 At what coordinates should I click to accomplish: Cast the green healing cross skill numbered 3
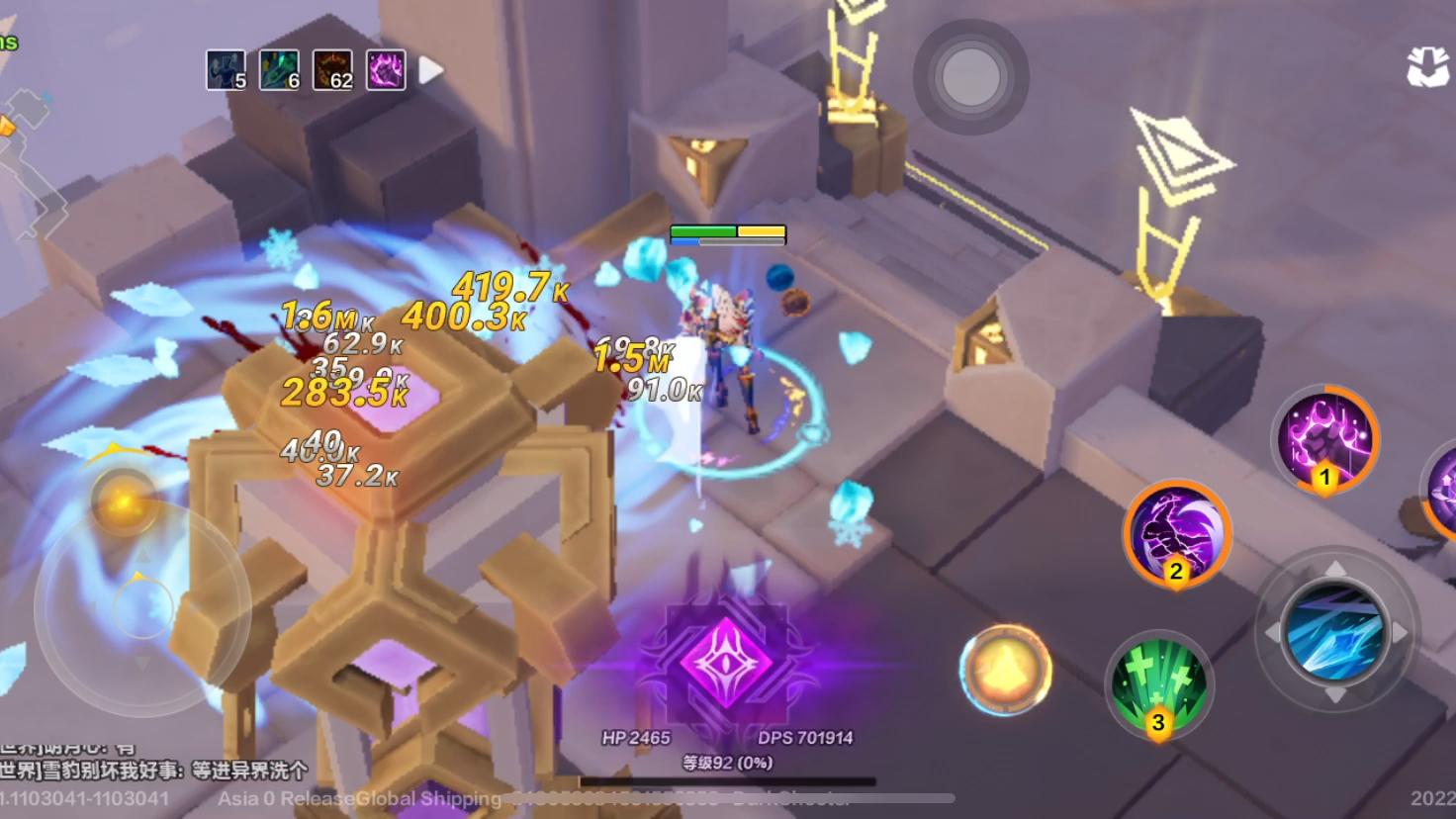1158,684
